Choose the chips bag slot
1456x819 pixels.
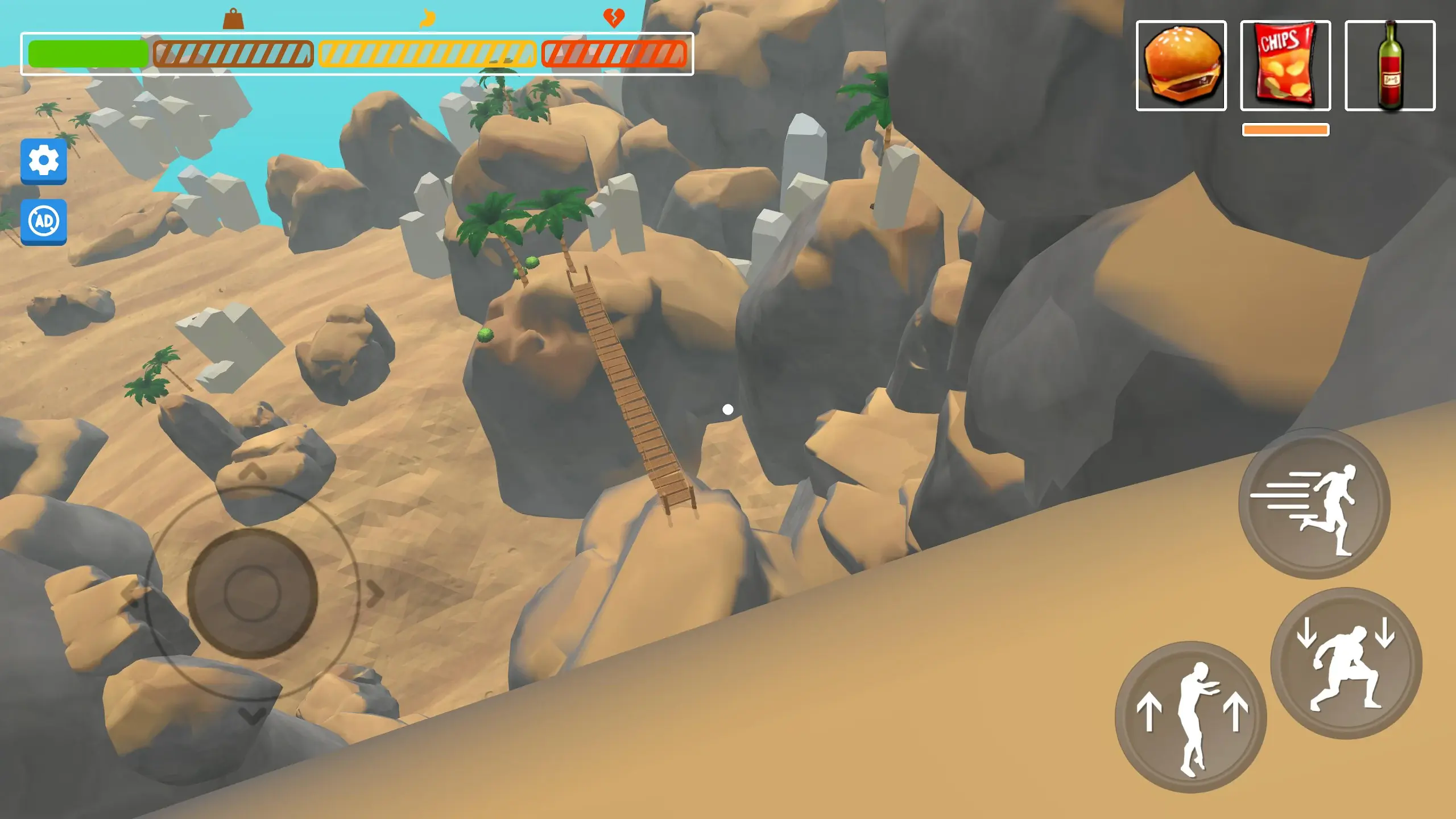pos(1285,65)
